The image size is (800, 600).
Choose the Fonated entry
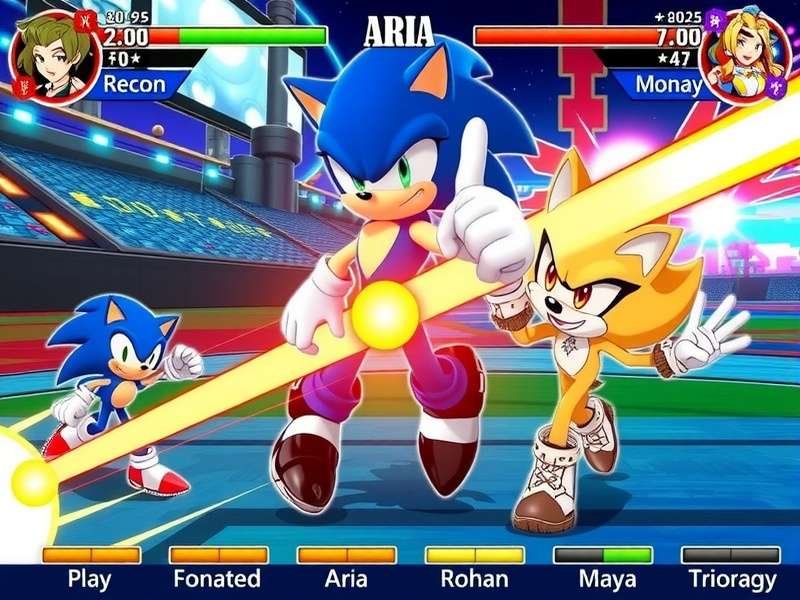click(217, 577)
